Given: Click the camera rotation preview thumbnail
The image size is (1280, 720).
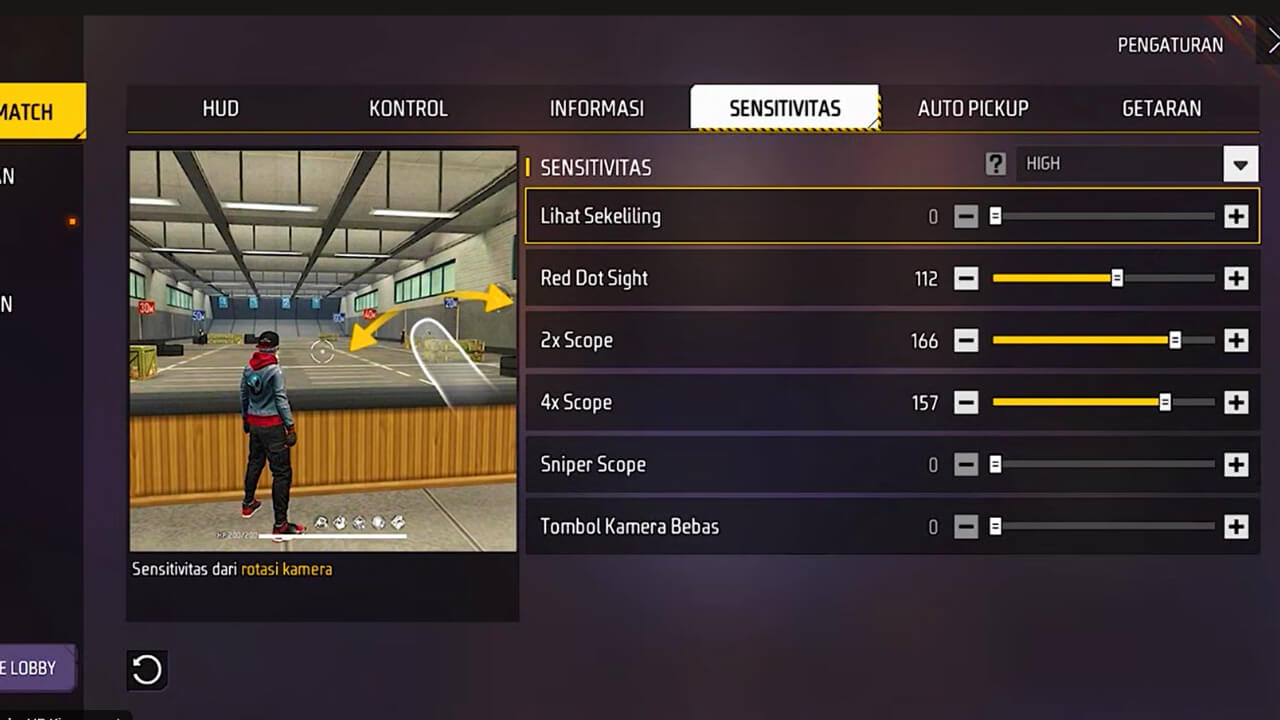Looking at the screenshot, I should 322,350.
